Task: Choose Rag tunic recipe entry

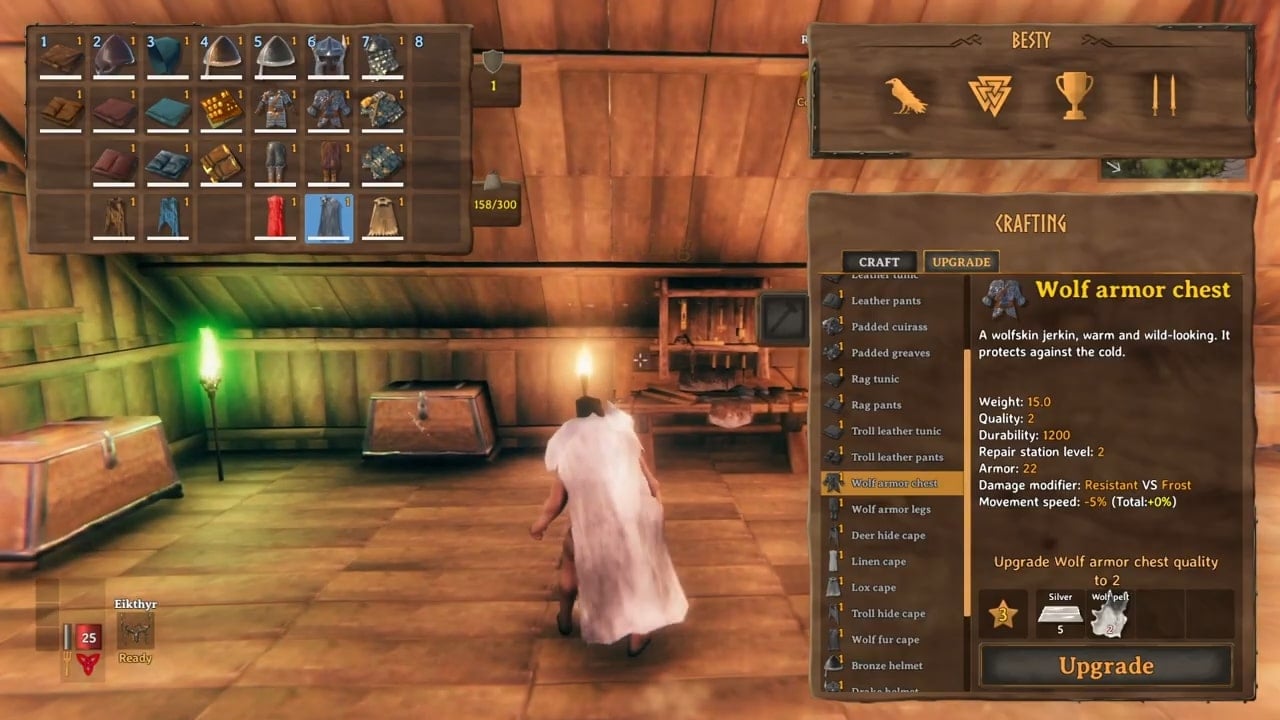Action: pyautogui.click(x=875, y=379)
